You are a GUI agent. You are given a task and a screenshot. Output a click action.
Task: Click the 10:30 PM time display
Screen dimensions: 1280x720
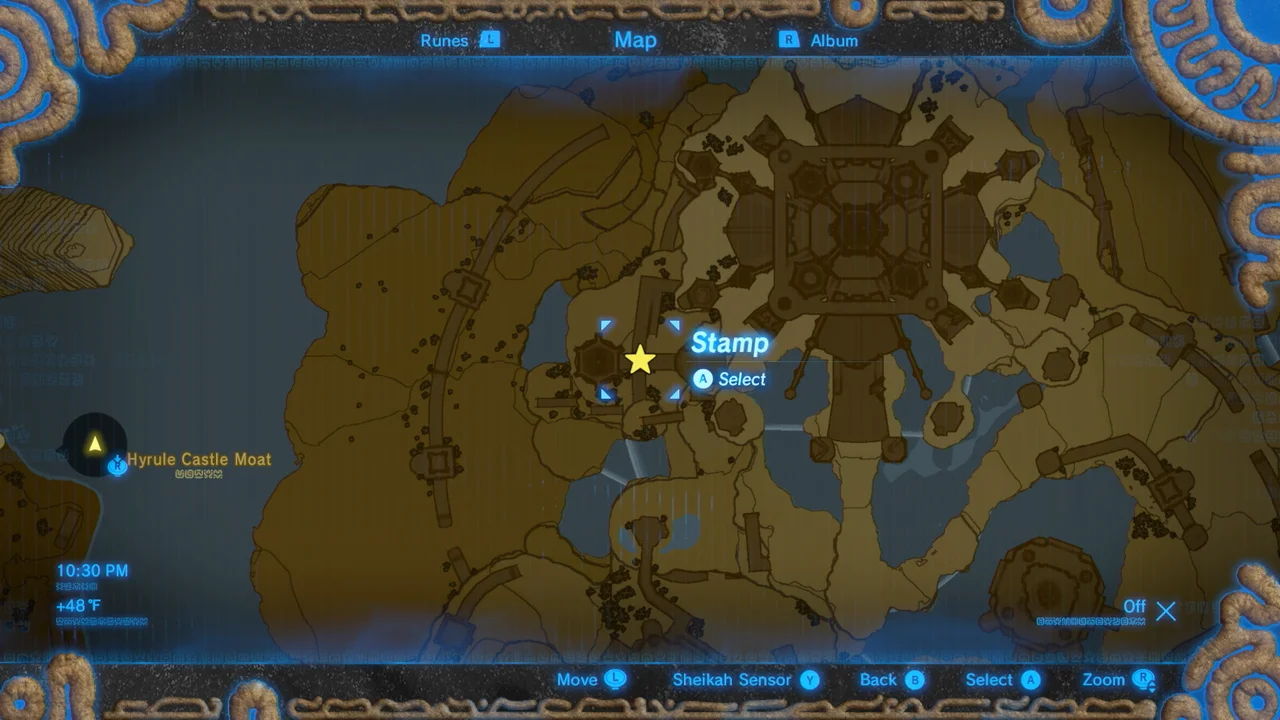(92, 570)
